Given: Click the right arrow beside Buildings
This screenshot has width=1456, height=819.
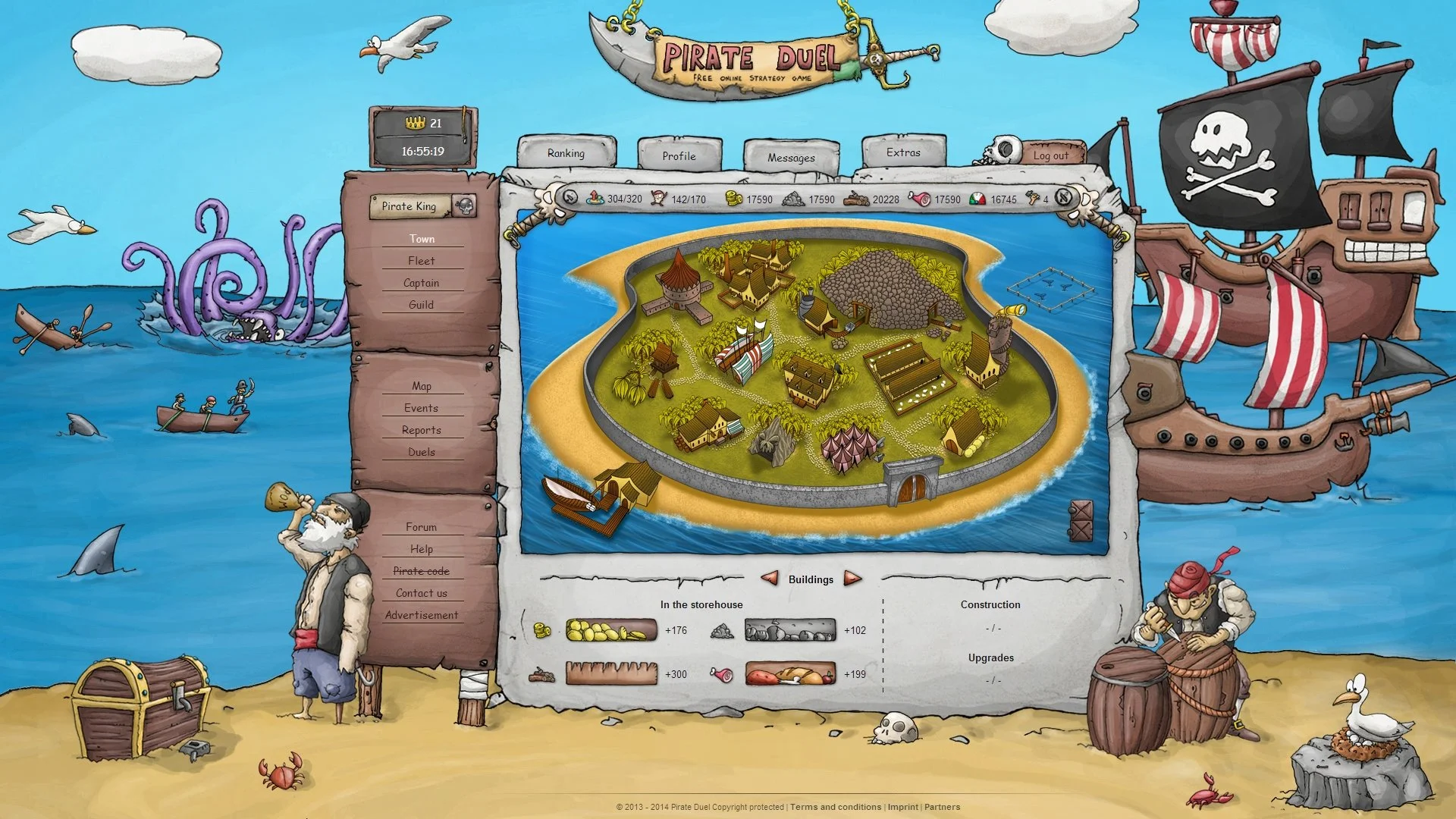Looking at the screenshot, I should coord(852,579).
